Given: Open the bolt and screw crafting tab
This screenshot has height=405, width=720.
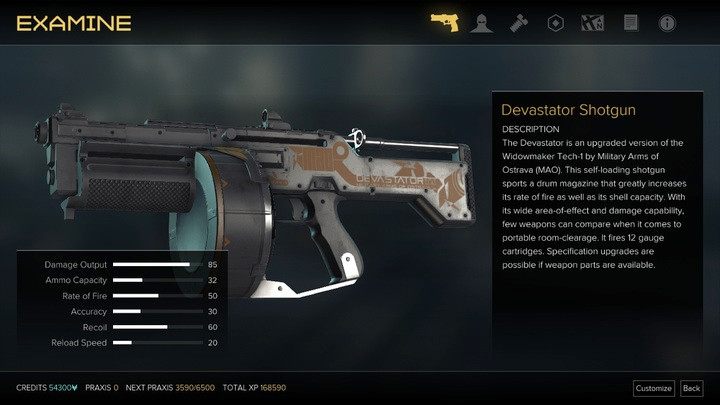Looking at the screenshot, I should tap(518, 21).
